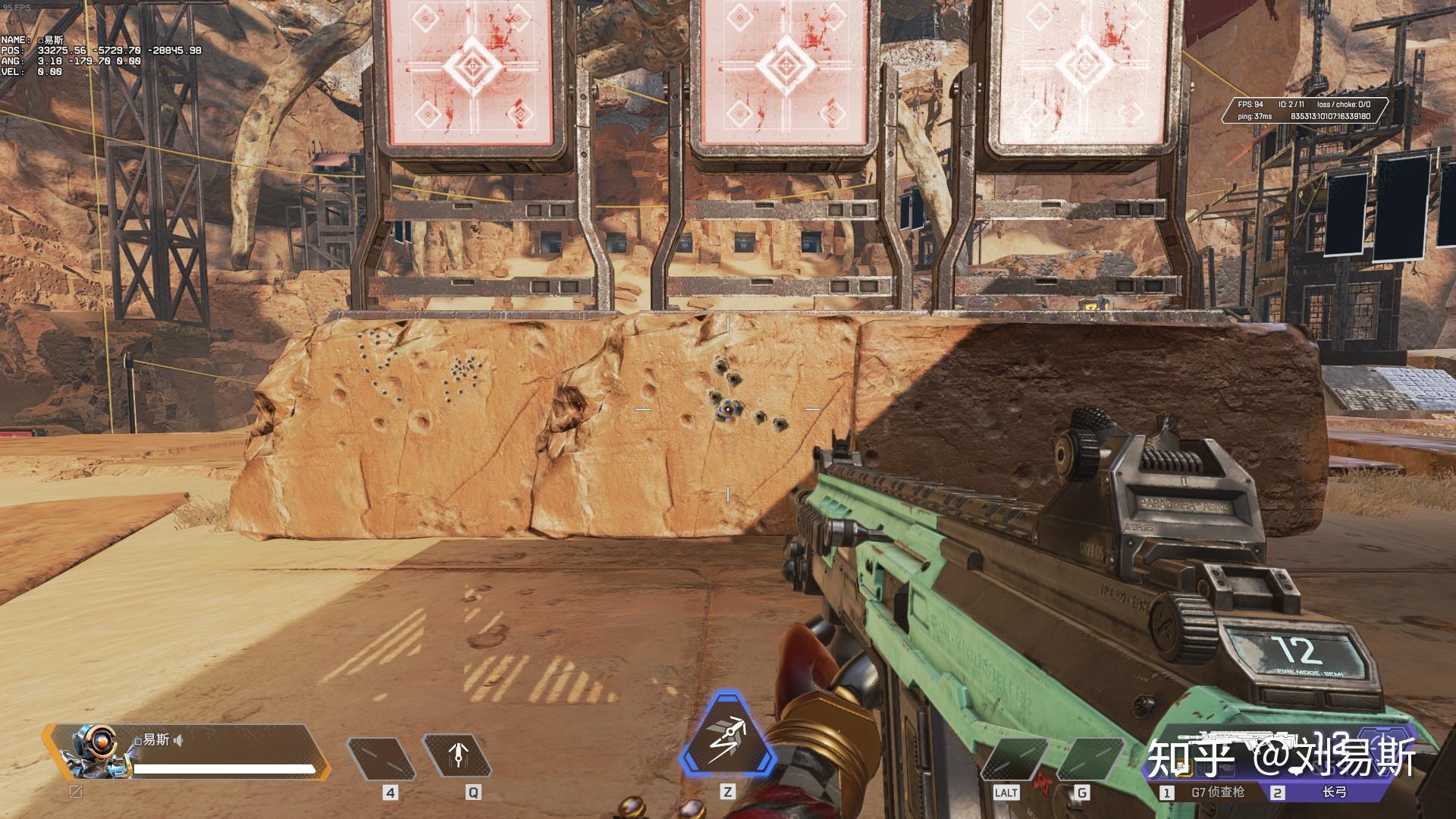Activate the grapple tactical ability icon
Screen dimensions: 1456x819
[x=457, y=758]
